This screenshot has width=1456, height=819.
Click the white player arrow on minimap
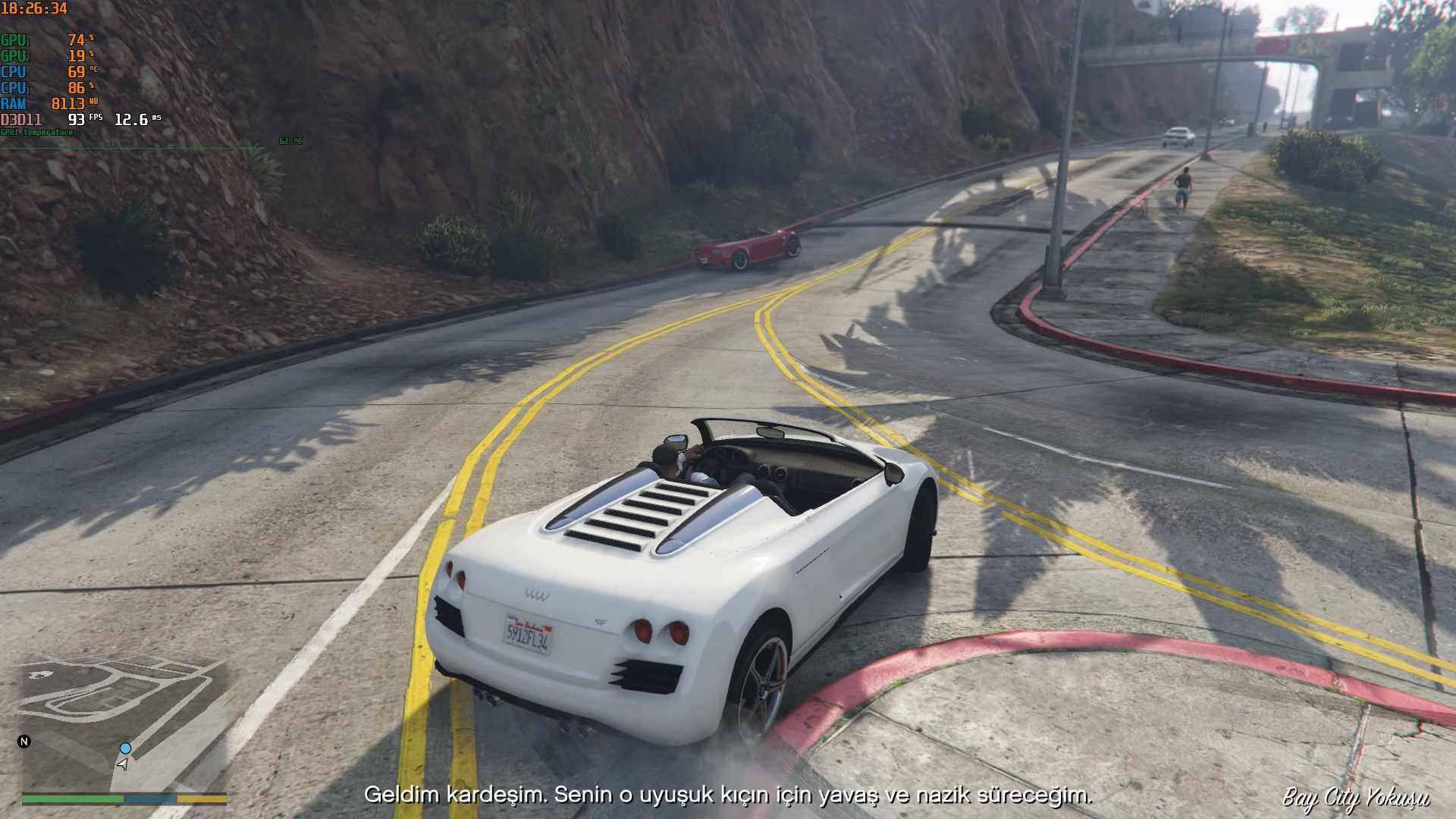click(122, 764)
